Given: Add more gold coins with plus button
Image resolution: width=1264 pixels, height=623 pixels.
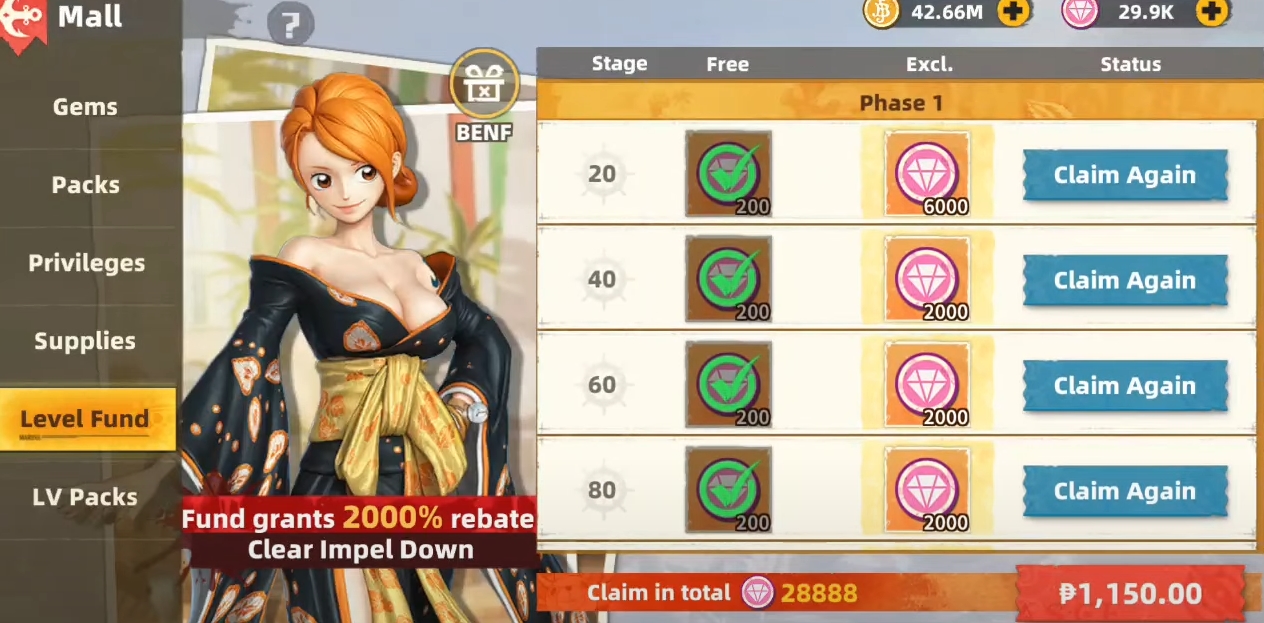Looking at the screenshot, I should [1013, 12].
